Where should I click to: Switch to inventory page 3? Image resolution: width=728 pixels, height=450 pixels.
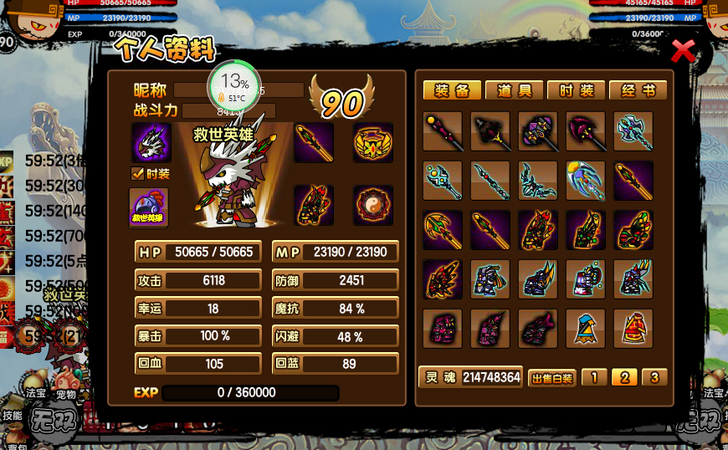pyautogui.click(x=653, y=377)
